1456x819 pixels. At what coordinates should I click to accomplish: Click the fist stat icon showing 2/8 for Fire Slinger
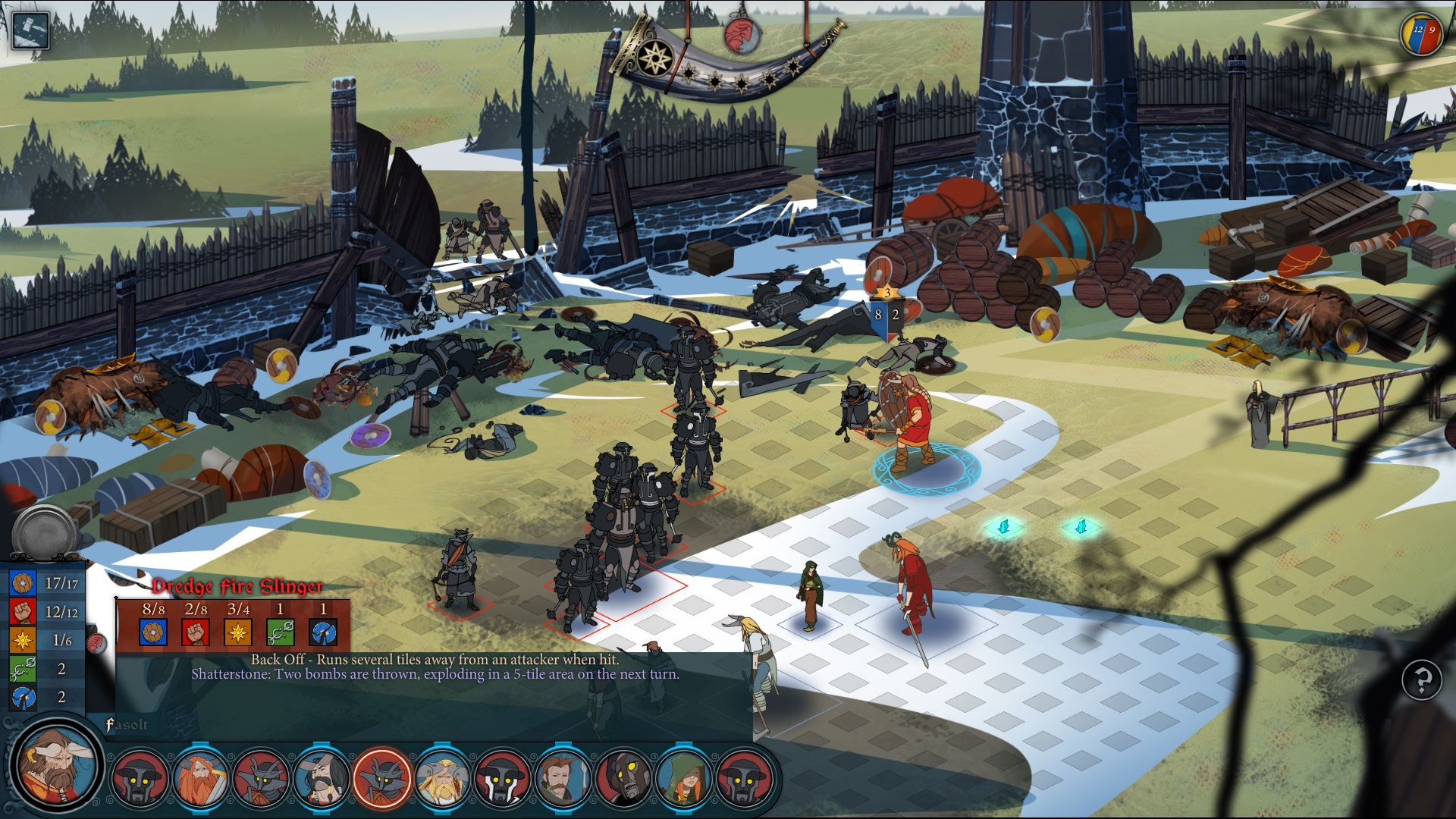[x=194, y=632]
